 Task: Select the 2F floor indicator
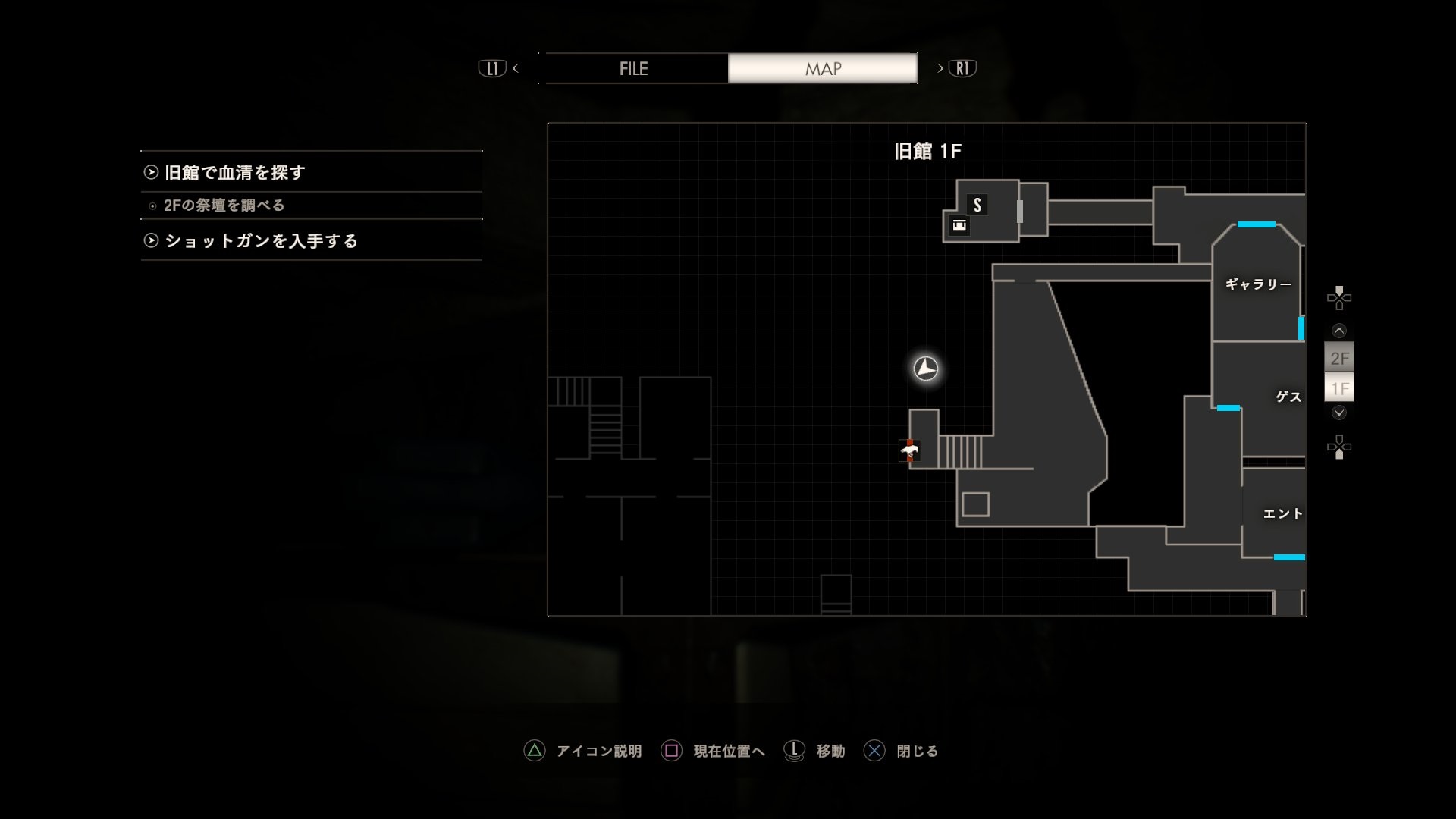[x=1339, y=358]
